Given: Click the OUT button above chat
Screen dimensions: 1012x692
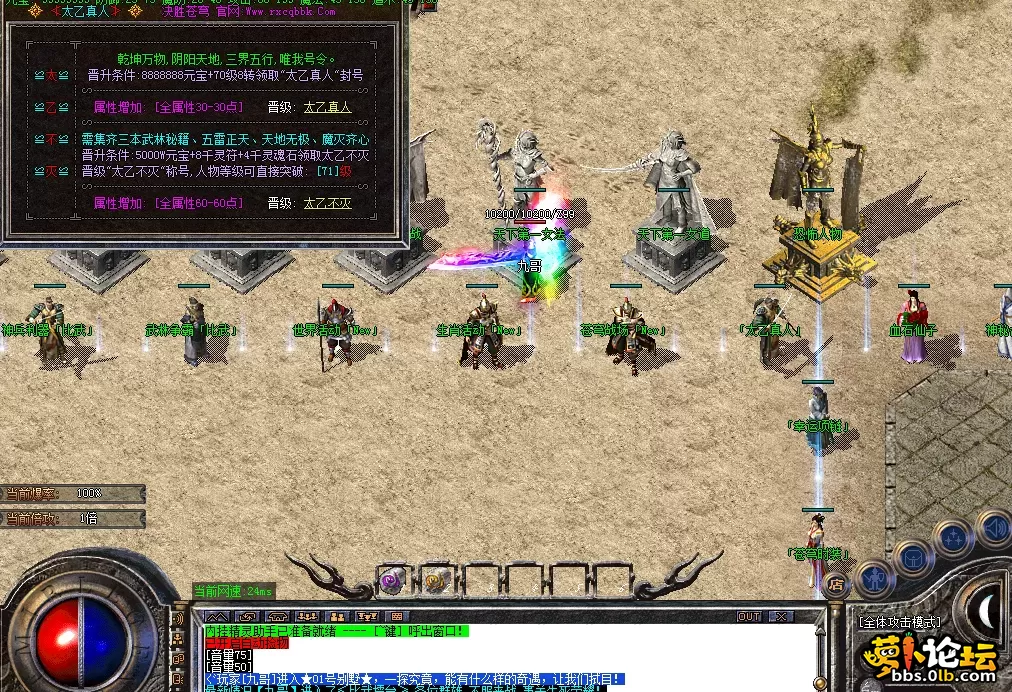Looking at the screenshot, I should click(749, 617).
